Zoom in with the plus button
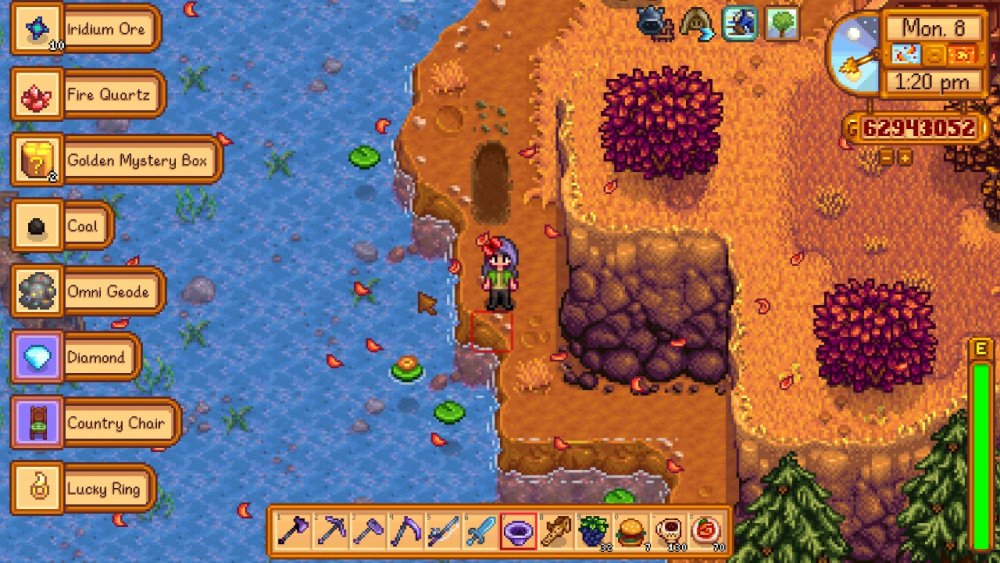 coord(904,157)
